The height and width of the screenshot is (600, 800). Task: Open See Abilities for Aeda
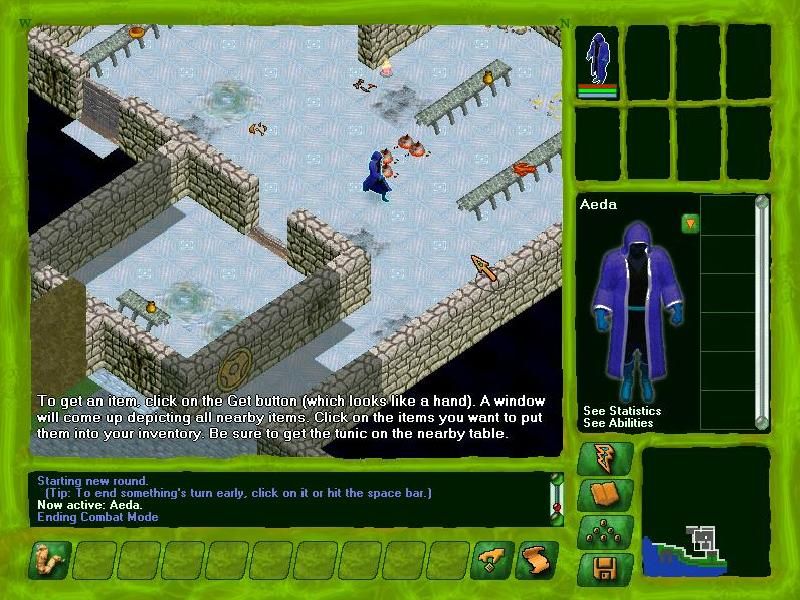tap(618, 423)
